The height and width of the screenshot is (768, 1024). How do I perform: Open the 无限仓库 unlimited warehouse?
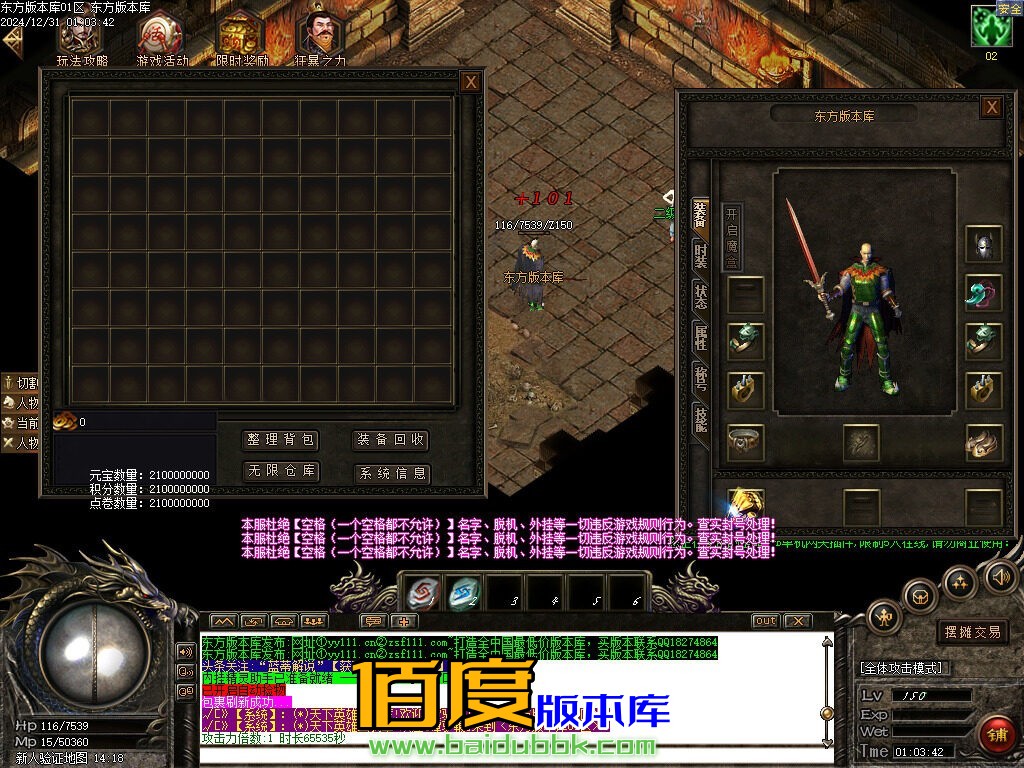click(x=281, y=471)
